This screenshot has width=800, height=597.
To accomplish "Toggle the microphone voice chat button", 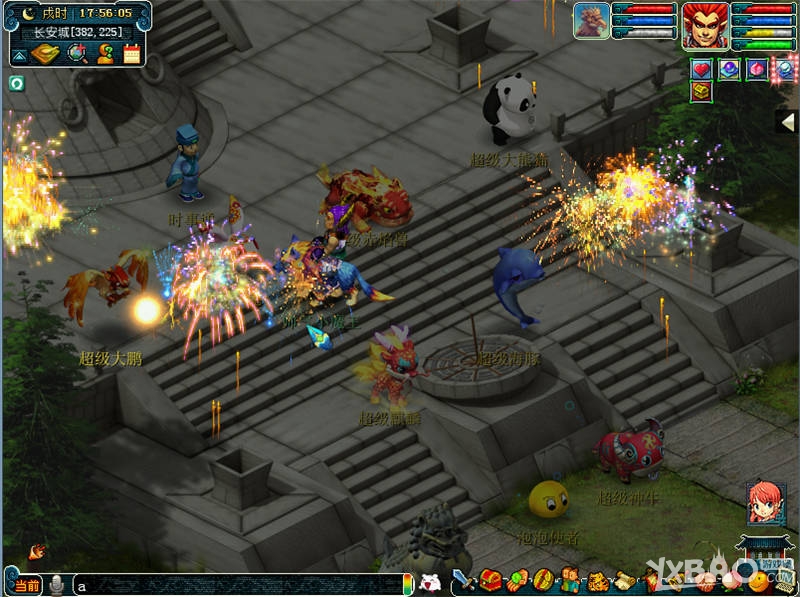I will click(57, 585).
